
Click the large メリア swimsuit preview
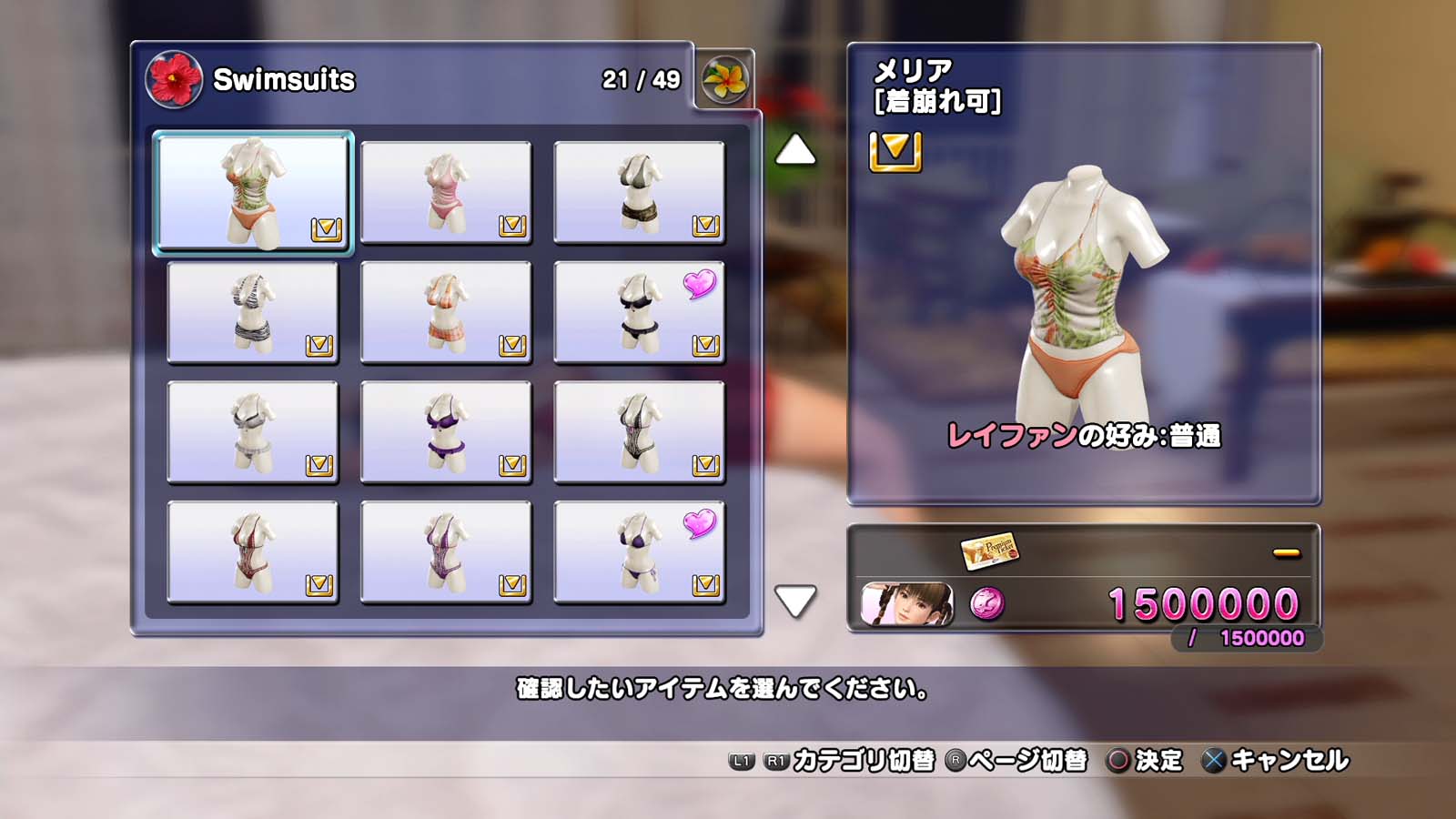(1083, 291)
